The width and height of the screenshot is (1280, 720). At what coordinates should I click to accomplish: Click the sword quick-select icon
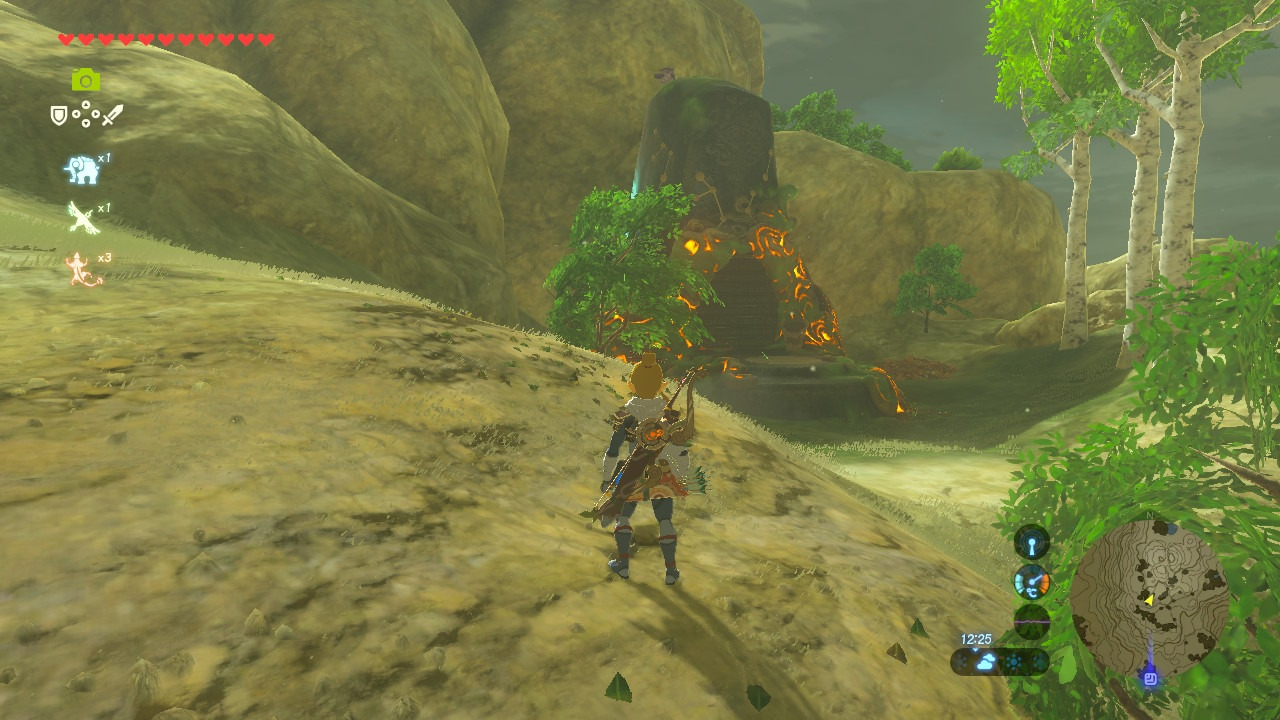coord(112,115)
